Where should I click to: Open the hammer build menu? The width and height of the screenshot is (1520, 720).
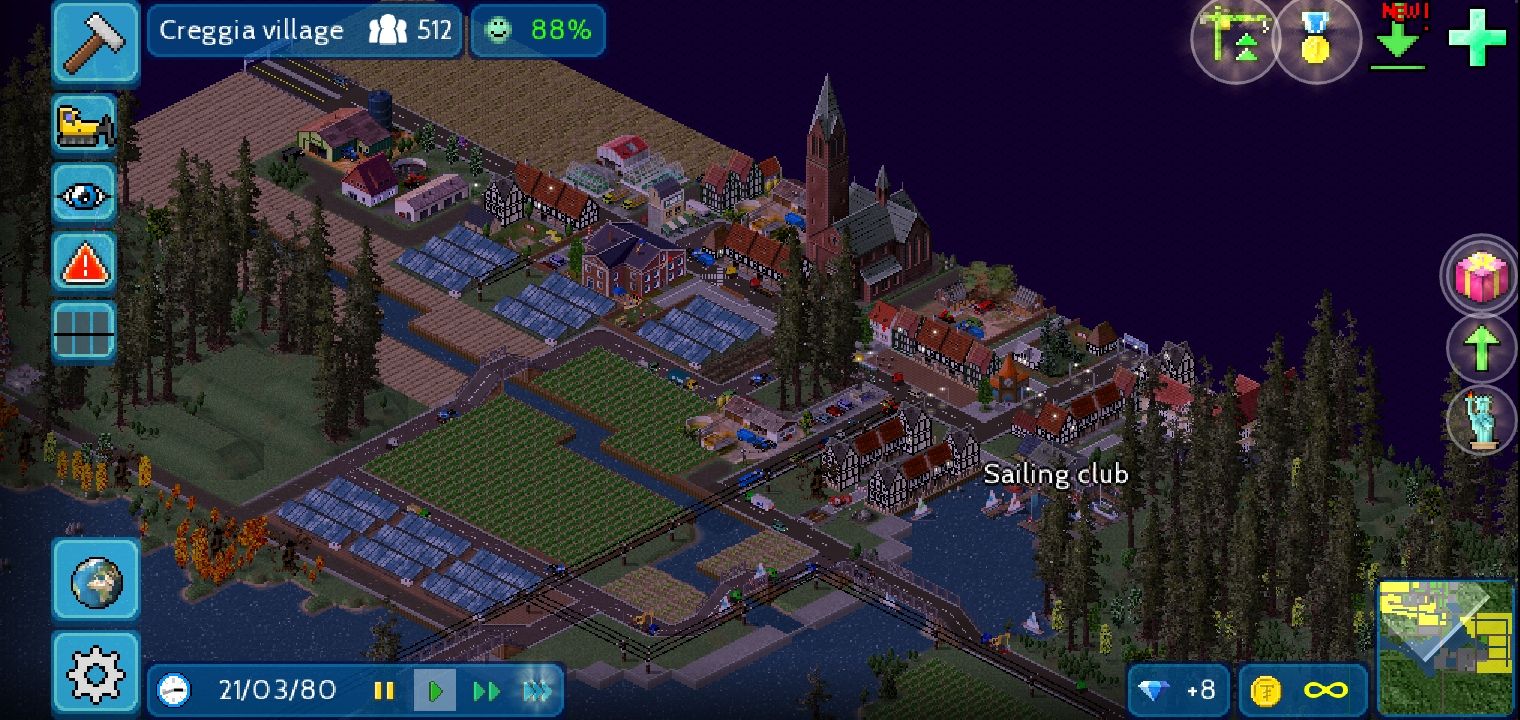pos(95,42)
